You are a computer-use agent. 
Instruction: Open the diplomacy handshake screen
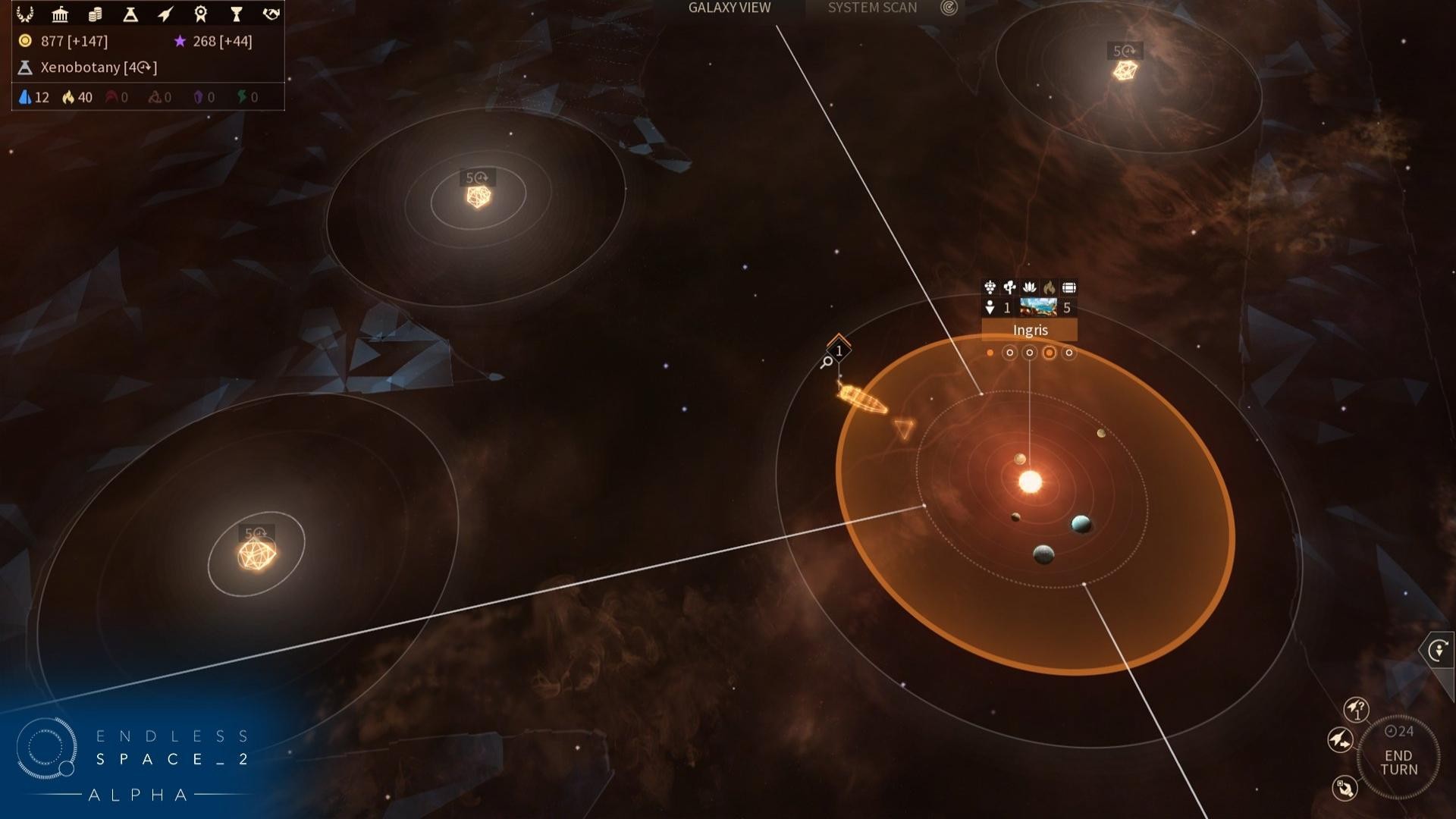(x=271, y=14)
